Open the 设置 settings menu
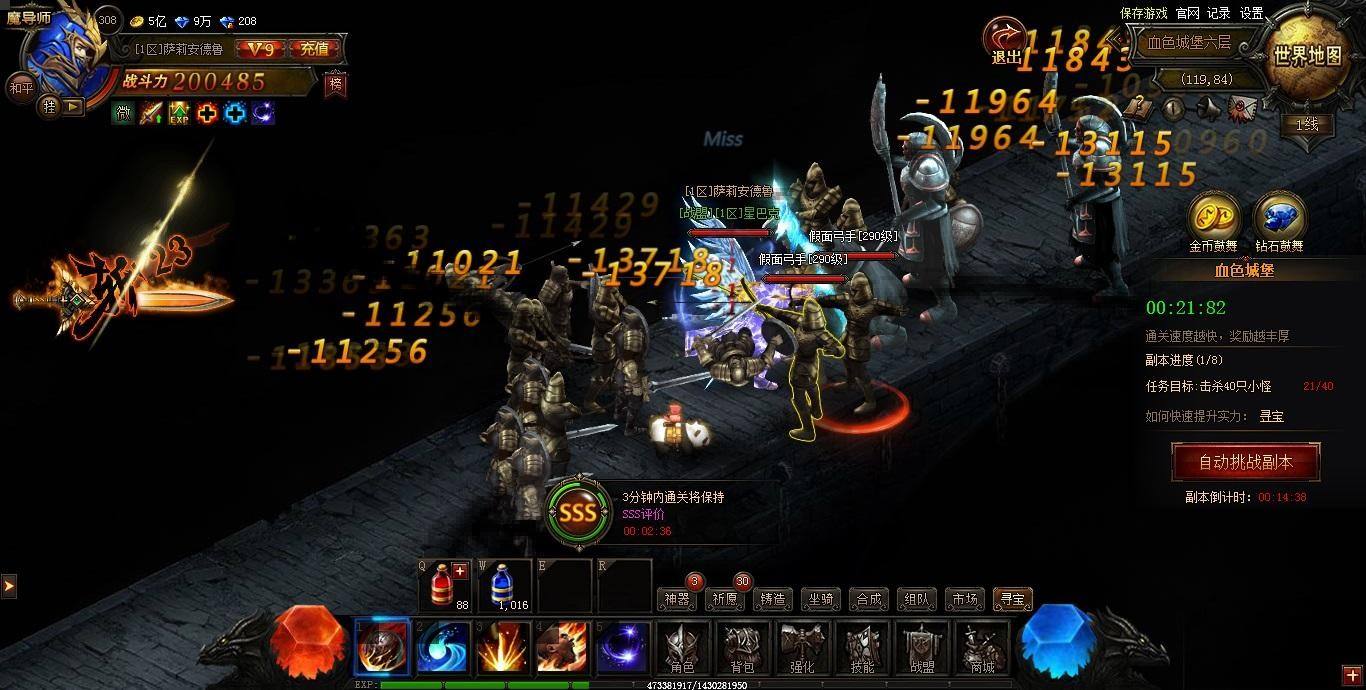The width and height of the screenshot is (1366, 690). click(x=1252, y=13)
